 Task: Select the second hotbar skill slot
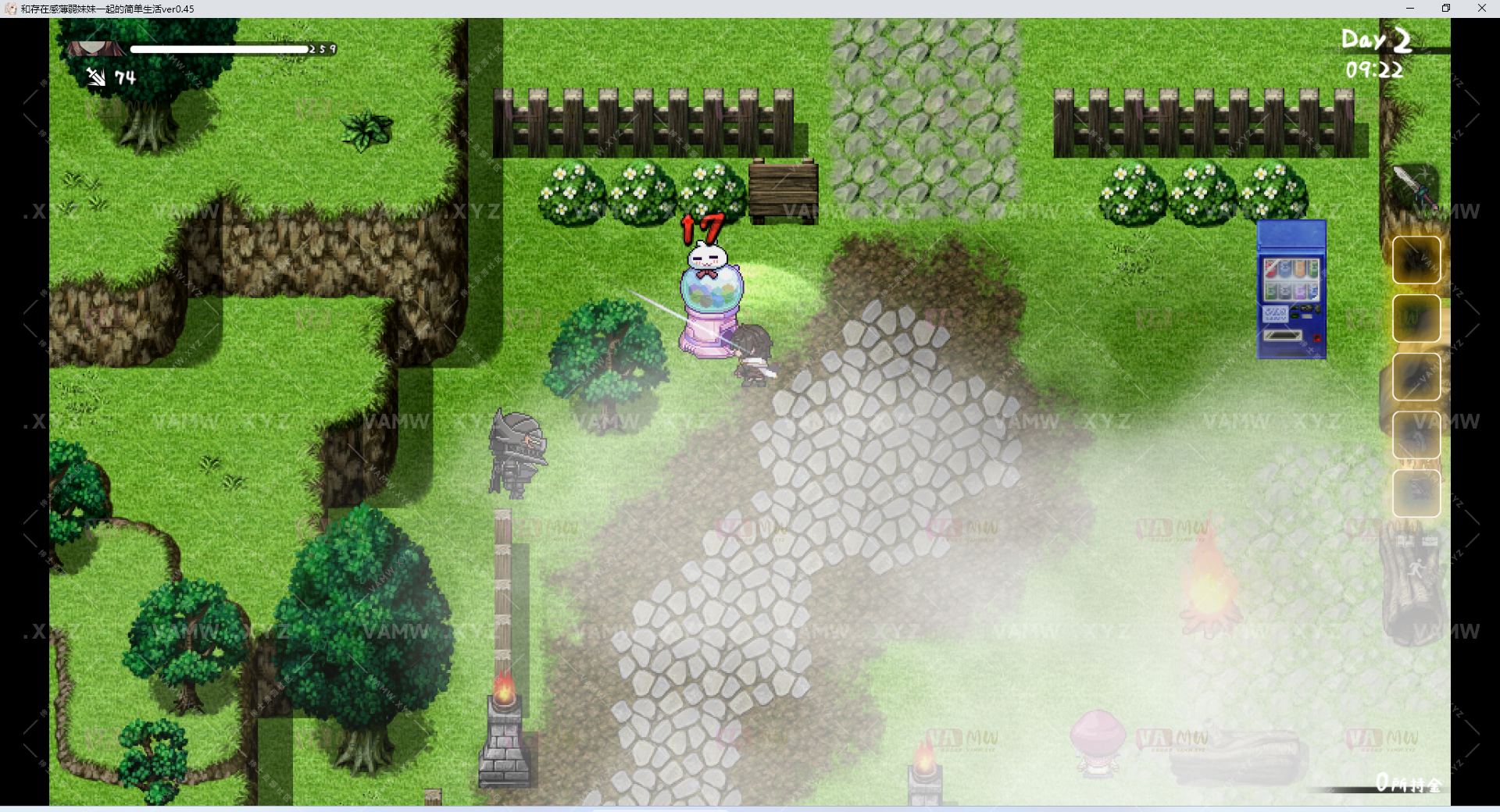1416,318
